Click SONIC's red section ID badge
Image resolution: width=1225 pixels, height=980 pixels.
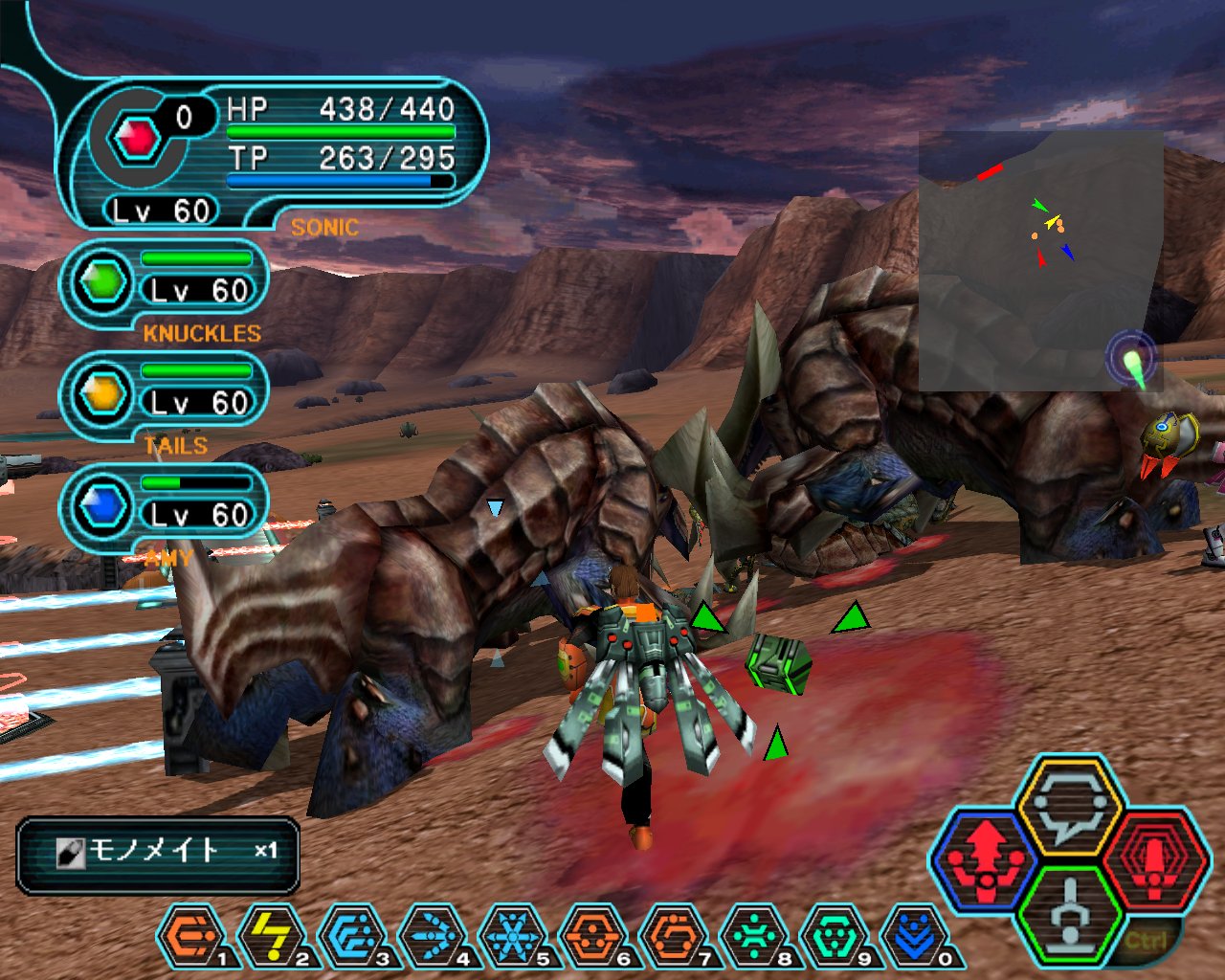[137, 140]
